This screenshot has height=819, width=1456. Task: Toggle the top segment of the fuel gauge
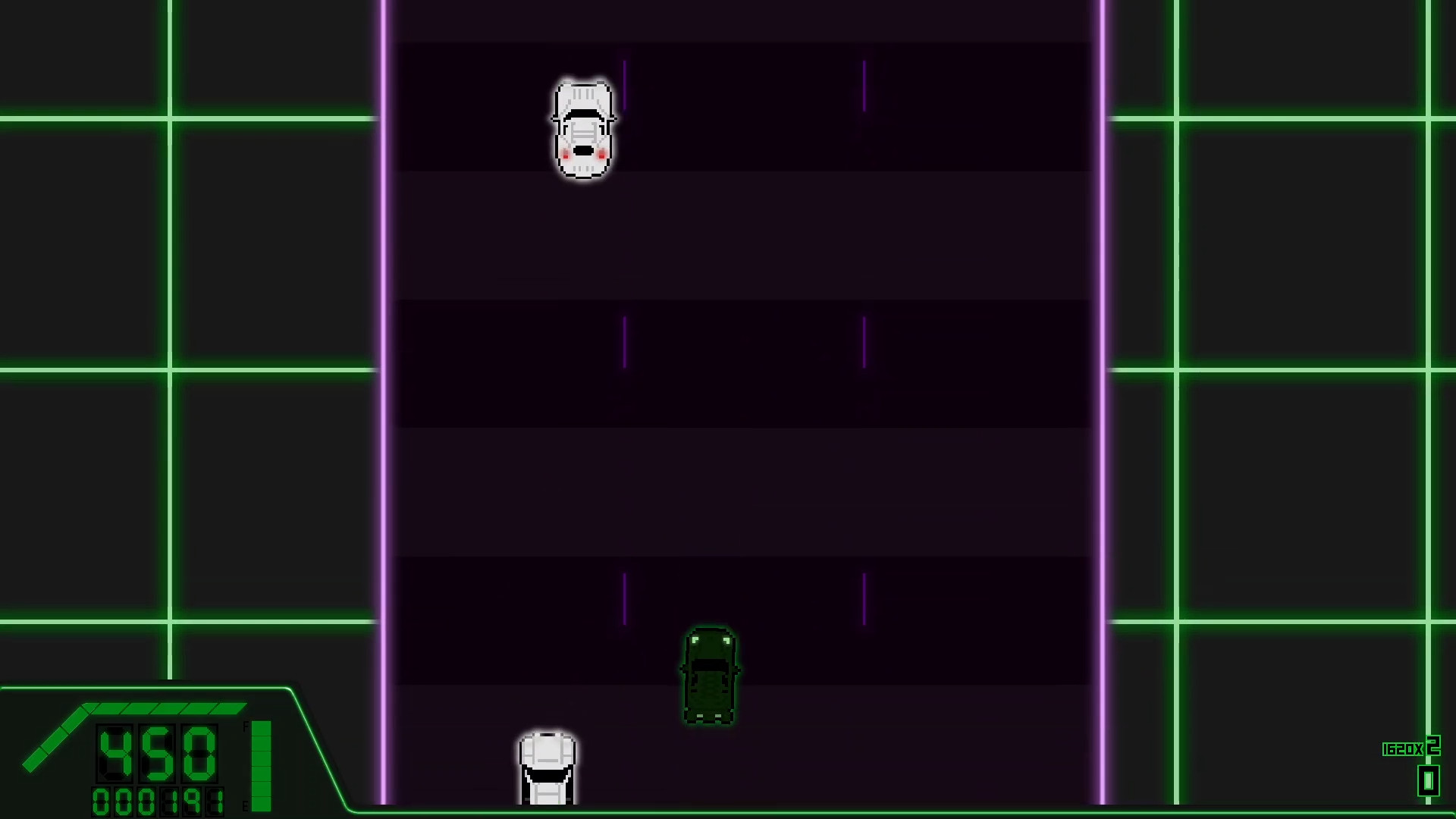pyautogui.click(x=261, y=730)
